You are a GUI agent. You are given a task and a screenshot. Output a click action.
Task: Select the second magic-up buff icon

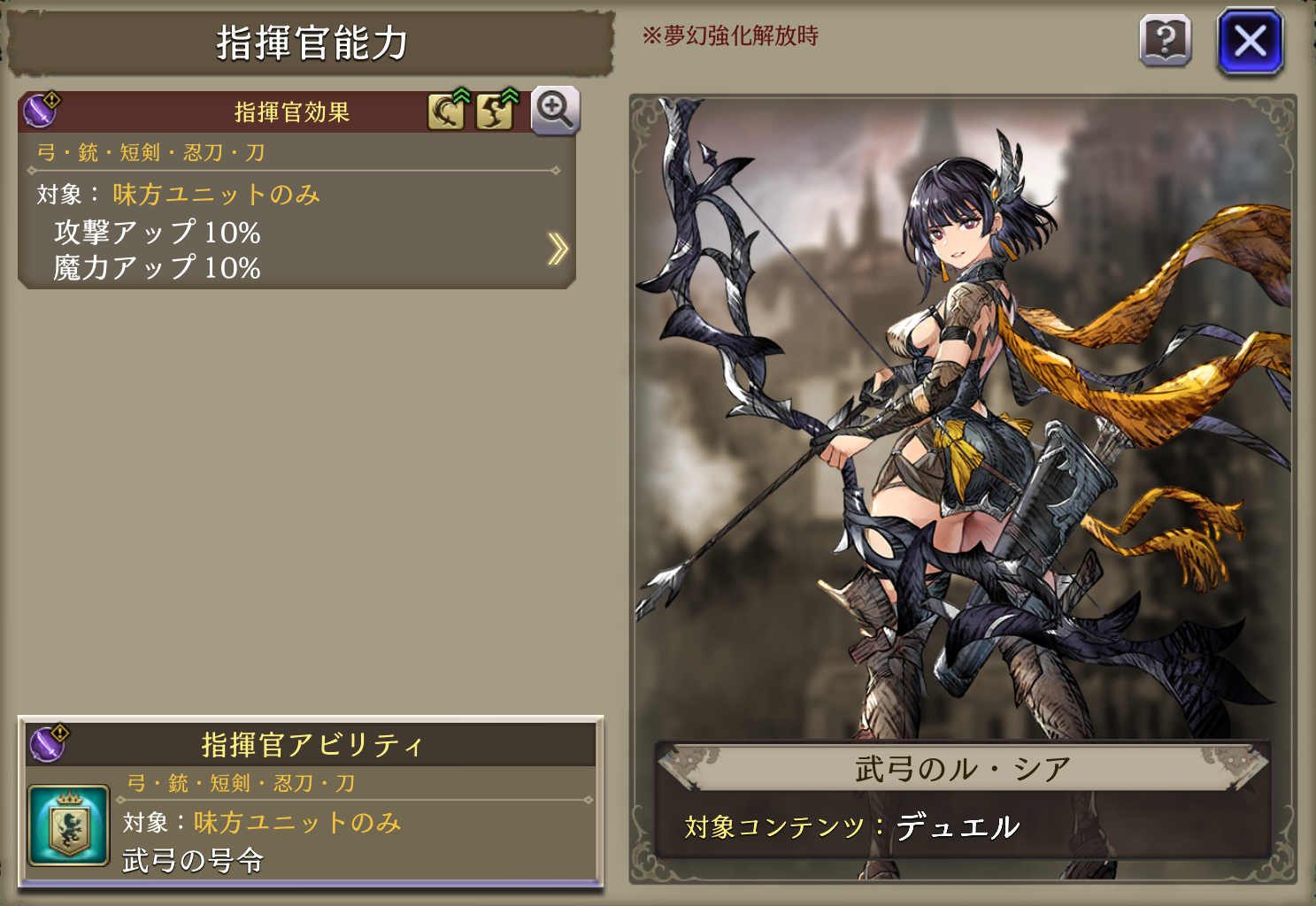tap(495, 111)
